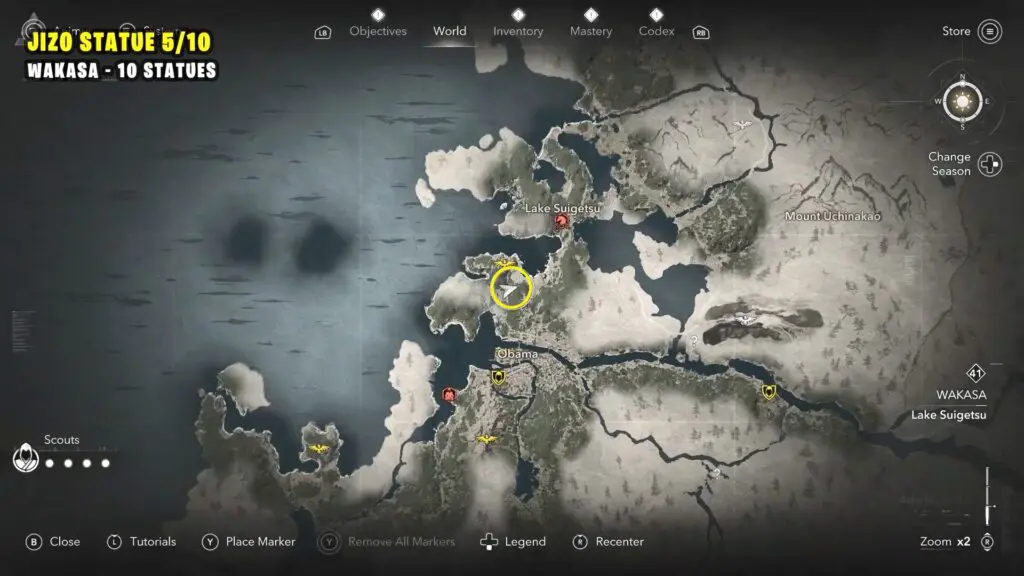
Task: Show the Codex tab
Action: [655, 31]
